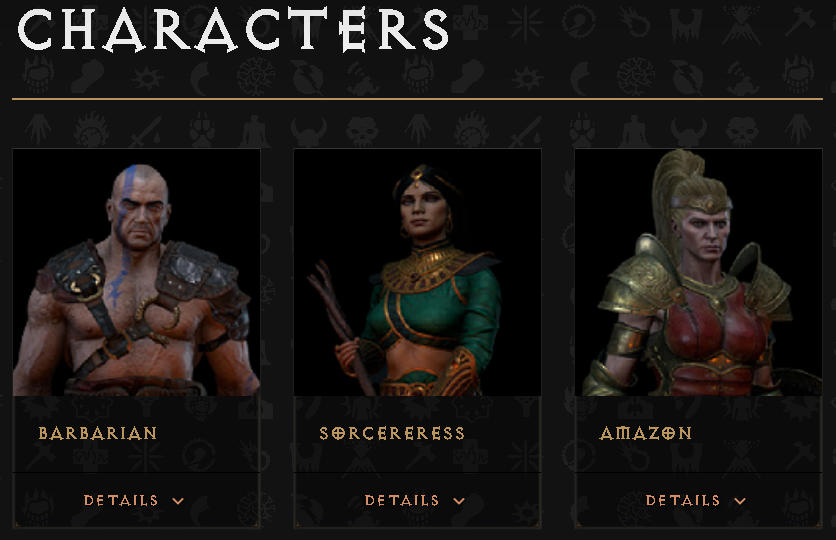Show Details for the Sorceress
This screenshot has height=540, width=836.
coord(415,500)
